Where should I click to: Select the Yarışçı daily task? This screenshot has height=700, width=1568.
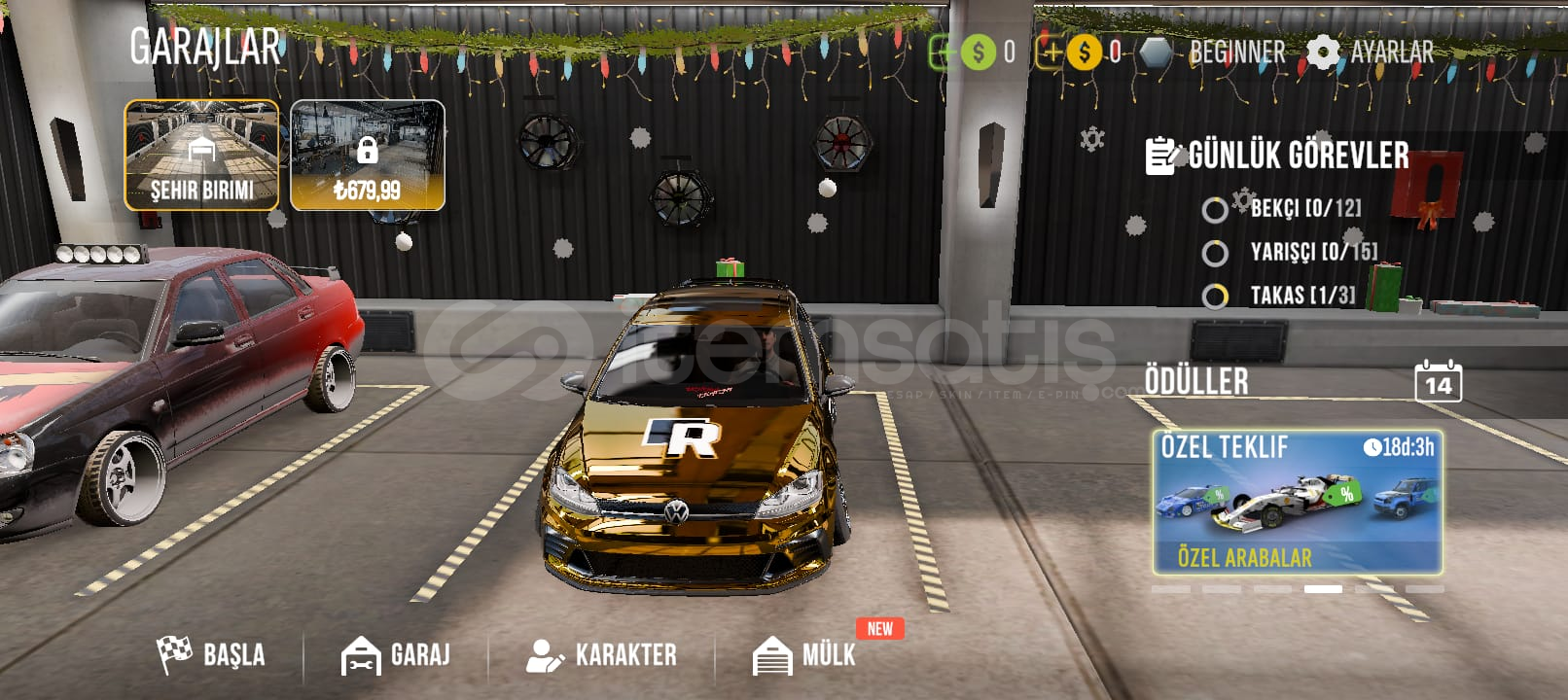(1292, 253)
